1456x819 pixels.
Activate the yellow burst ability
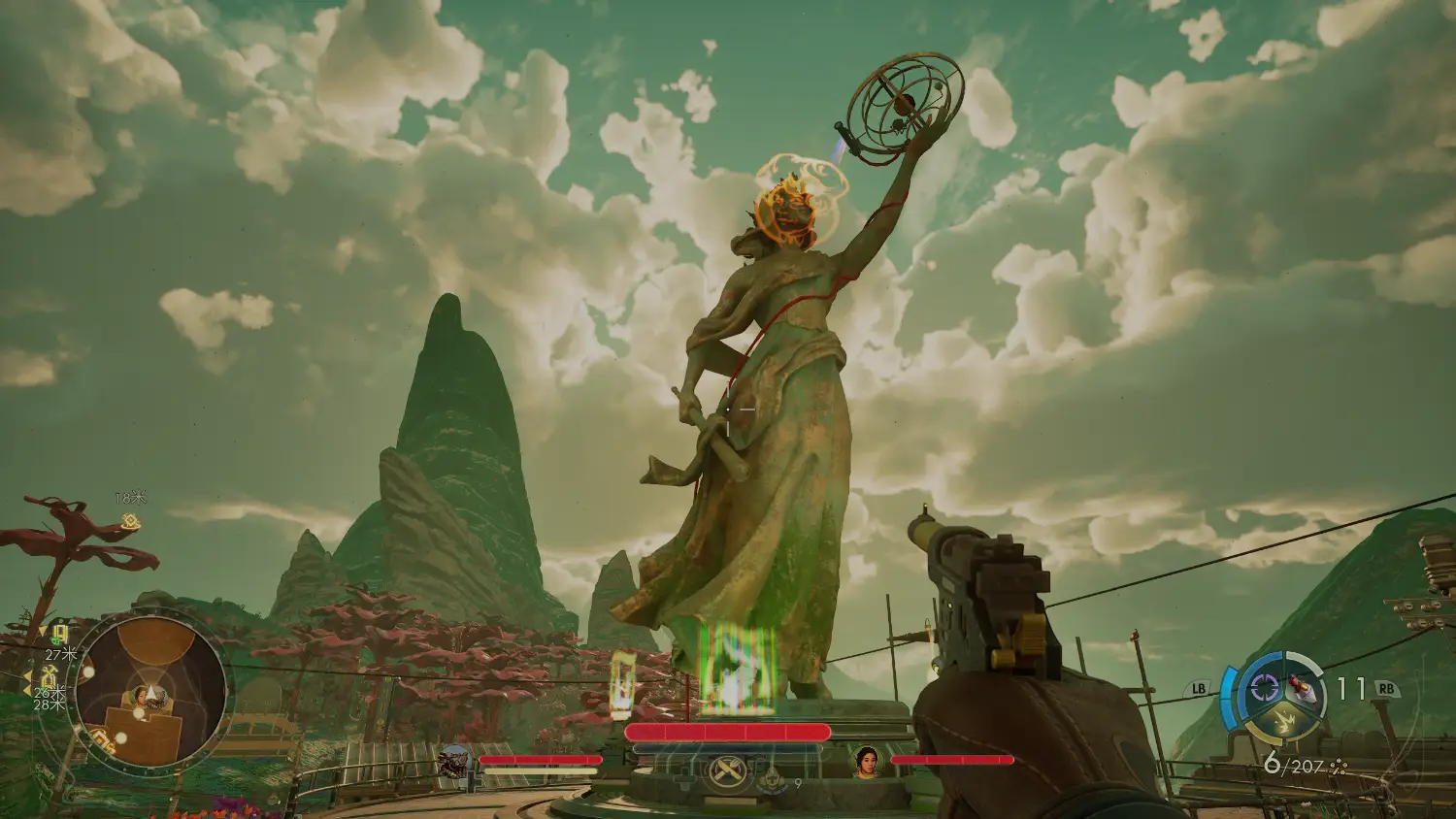[1282, 721]
